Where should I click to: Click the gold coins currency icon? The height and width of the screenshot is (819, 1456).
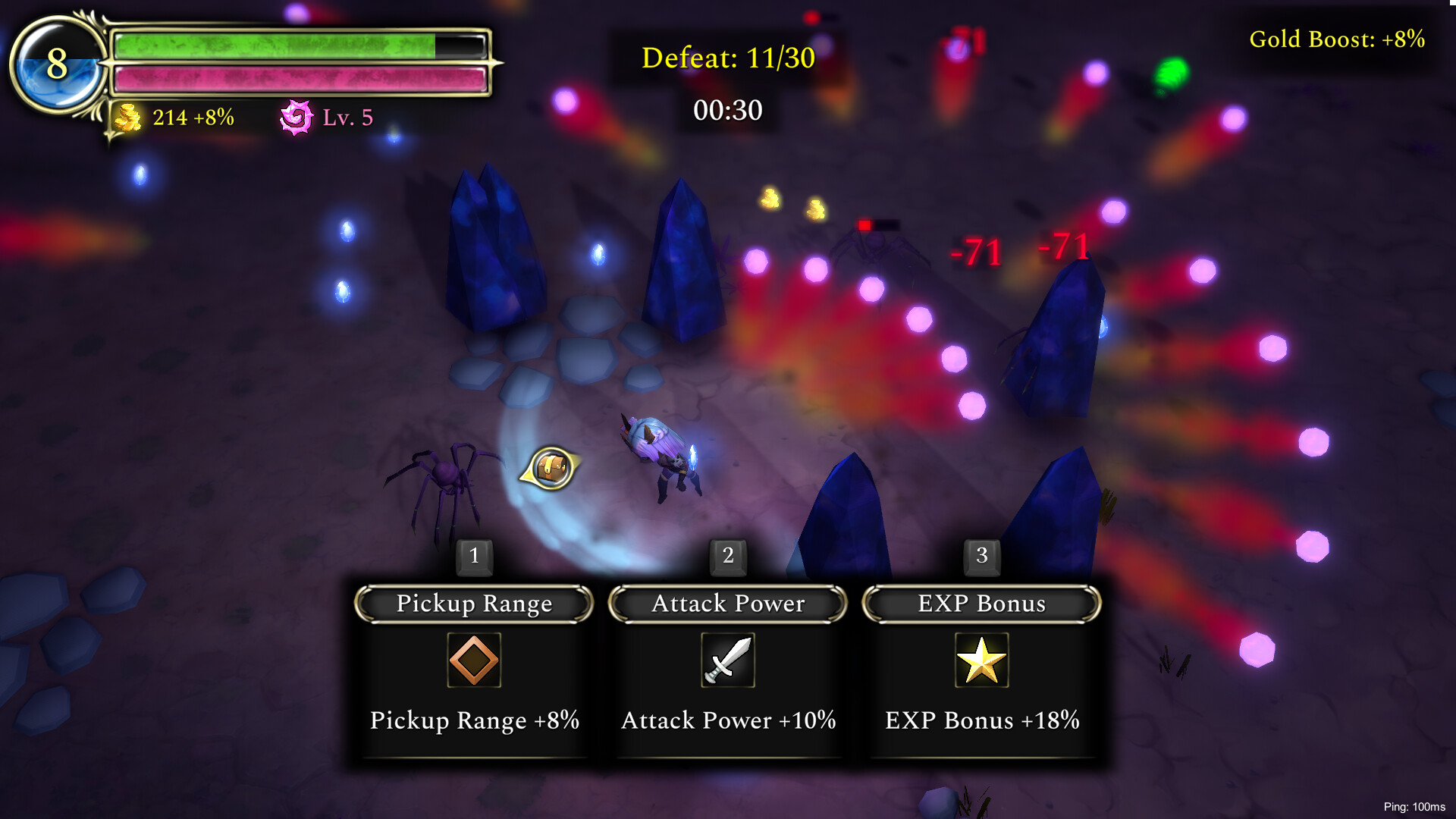click(x=129, y=118)
